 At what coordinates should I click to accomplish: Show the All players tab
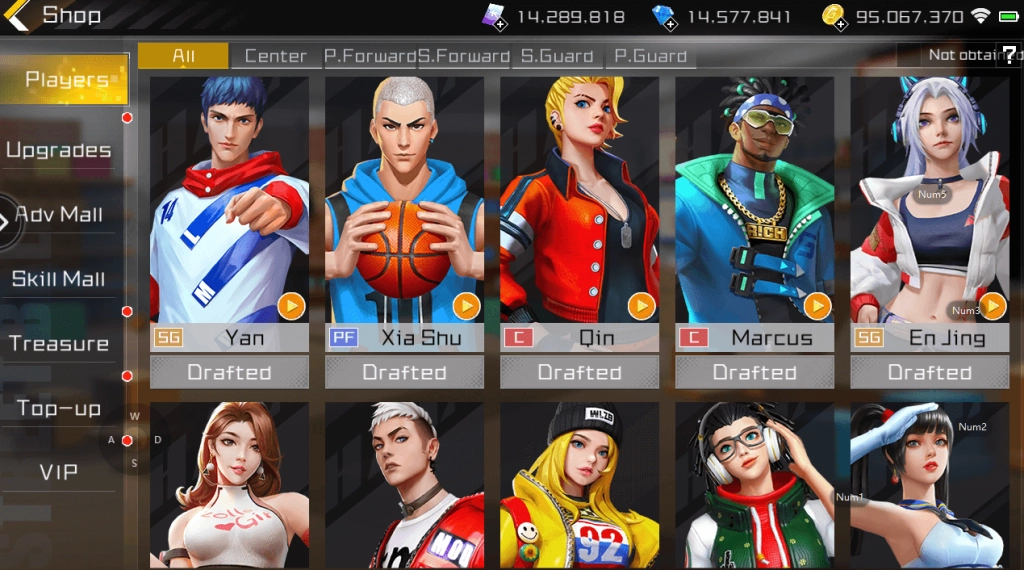(183, 56)
